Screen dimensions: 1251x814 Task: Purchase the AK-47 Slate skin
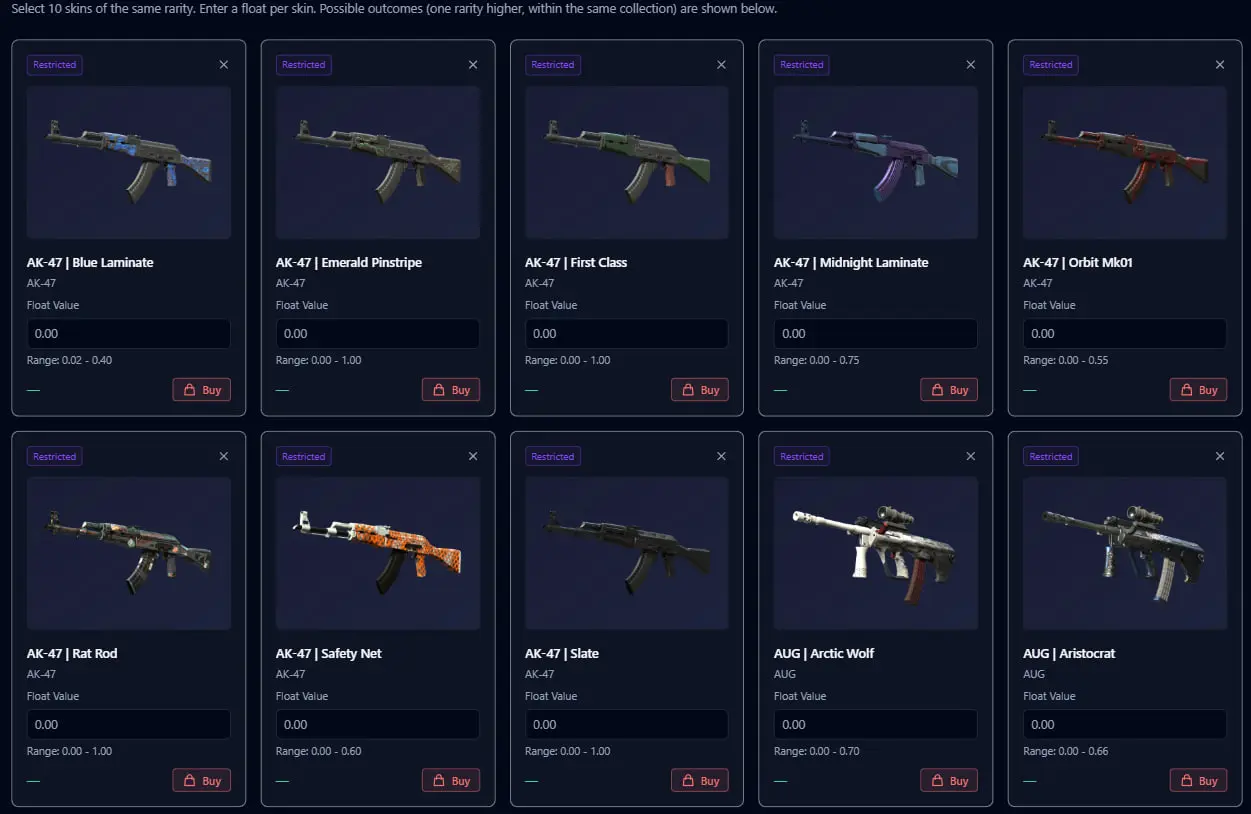(700, 781)
